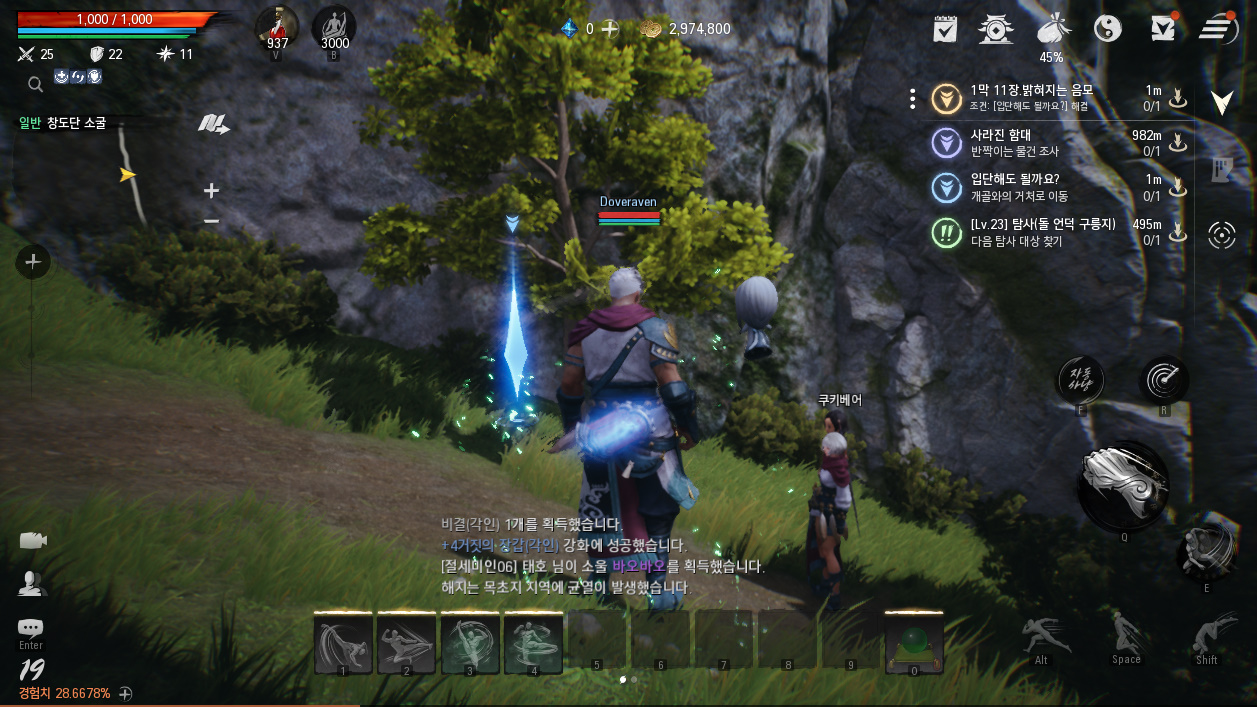The width and height of the screenshot is (1257, 707).
Task: Zoom in the minimap with plus button
Action: point(211,190)
